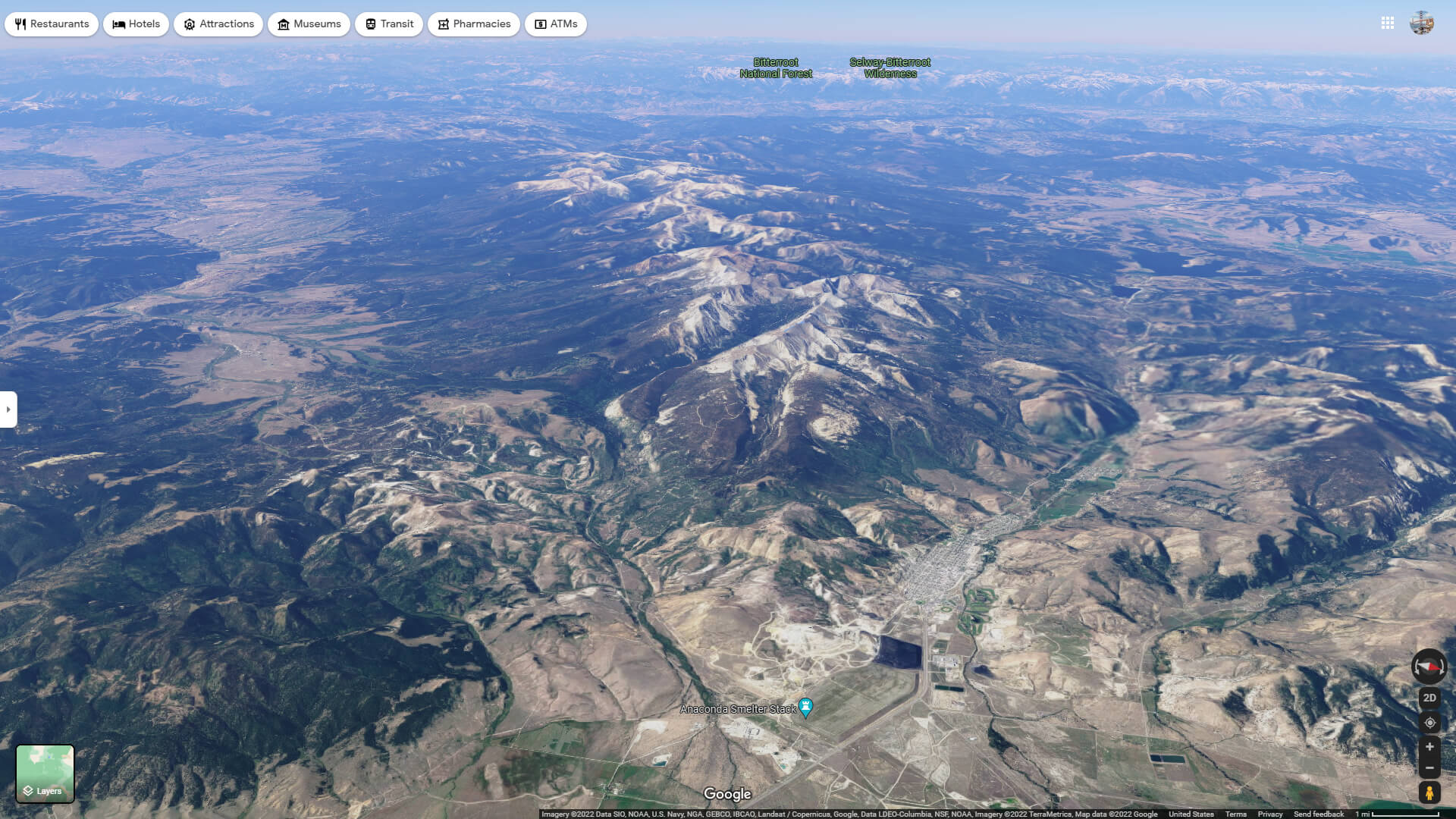Select the ATMs icon chip
This screenshot has height=819, width=1456.
[556, 24]
